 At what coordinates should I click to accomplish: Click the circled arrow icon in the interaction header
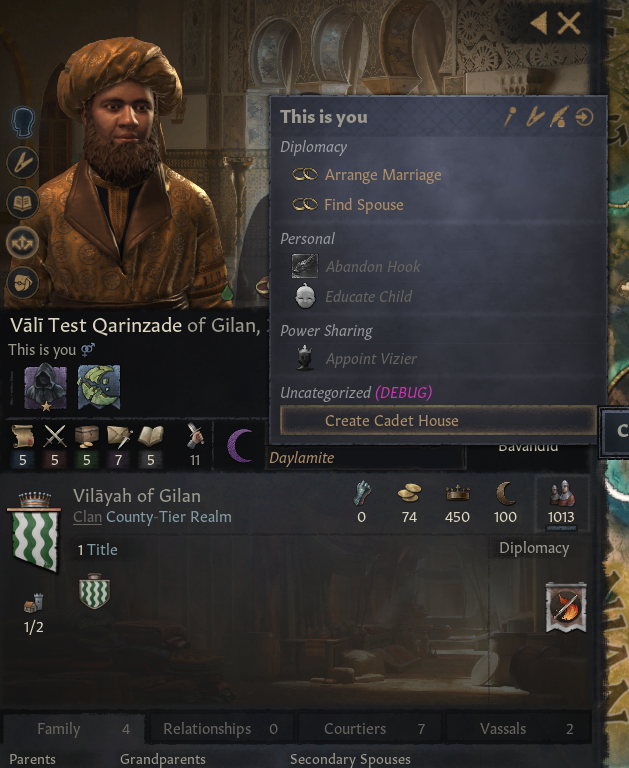click(x=585, y=118)
